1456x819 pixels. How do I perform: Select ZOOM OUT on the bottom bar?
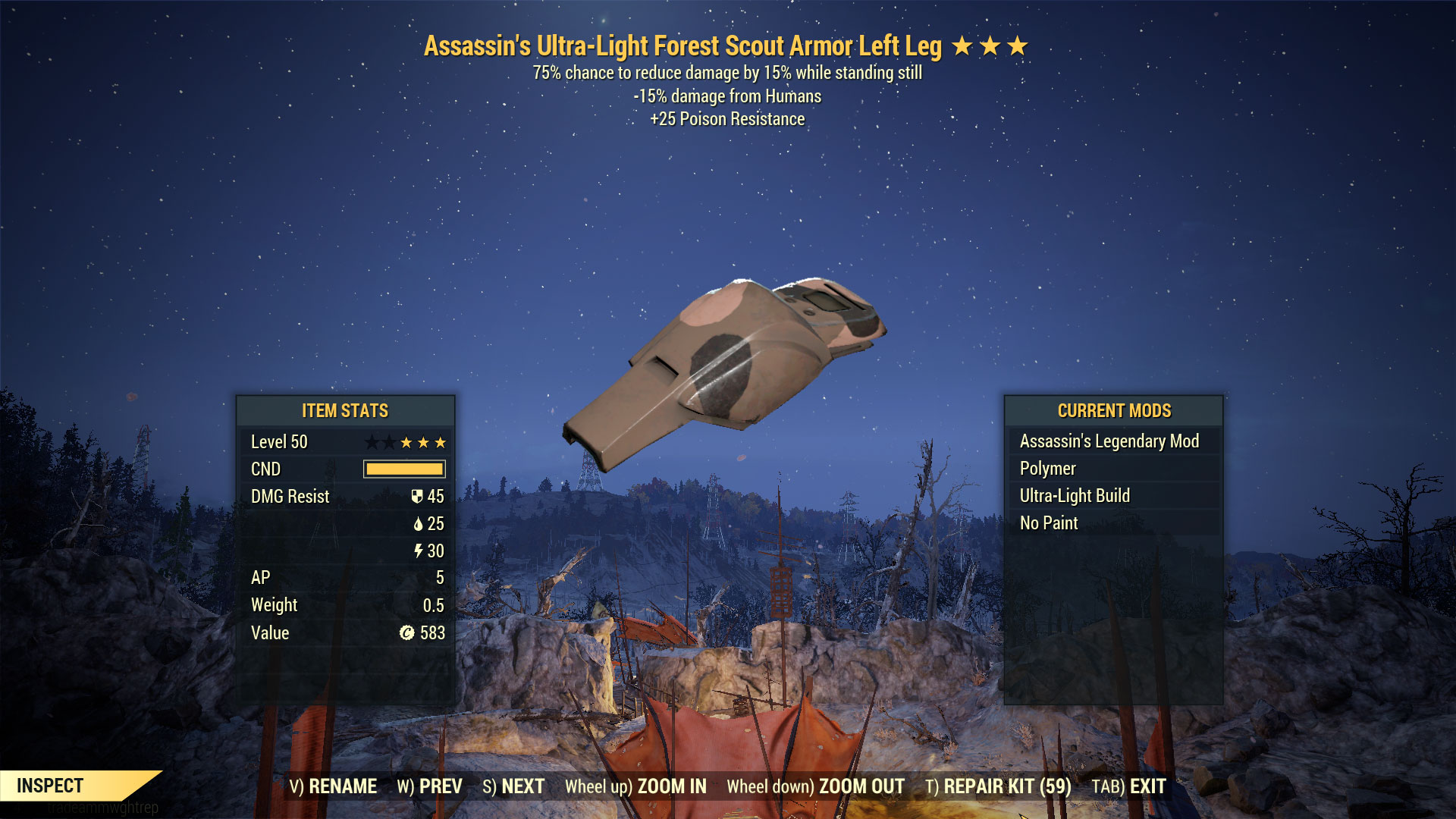tap(815, 786)
